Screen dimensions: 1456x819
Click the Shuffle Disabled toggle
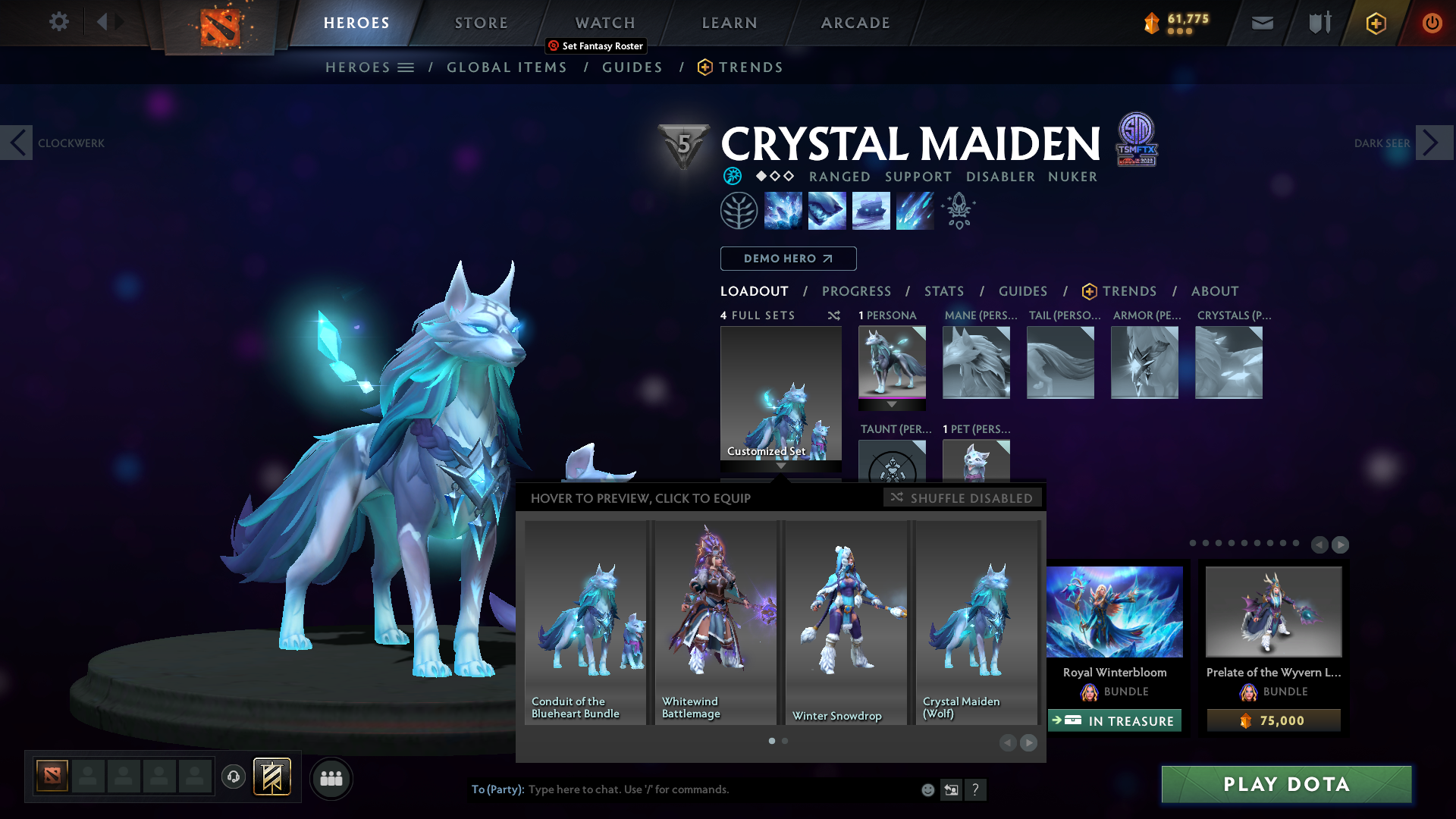(962, 497)
